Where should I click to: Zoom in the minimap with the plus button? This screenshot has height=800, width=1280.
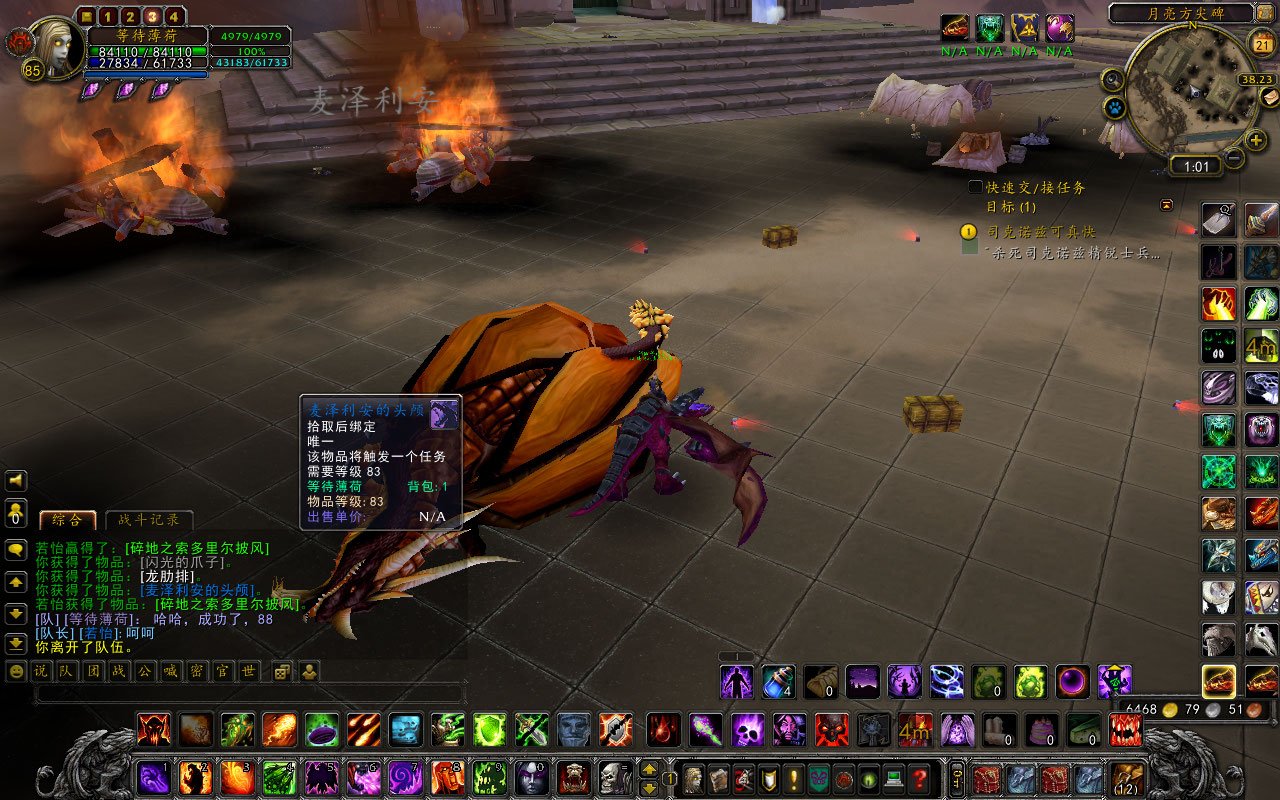pyautogui.click(x=1256, y=140)
